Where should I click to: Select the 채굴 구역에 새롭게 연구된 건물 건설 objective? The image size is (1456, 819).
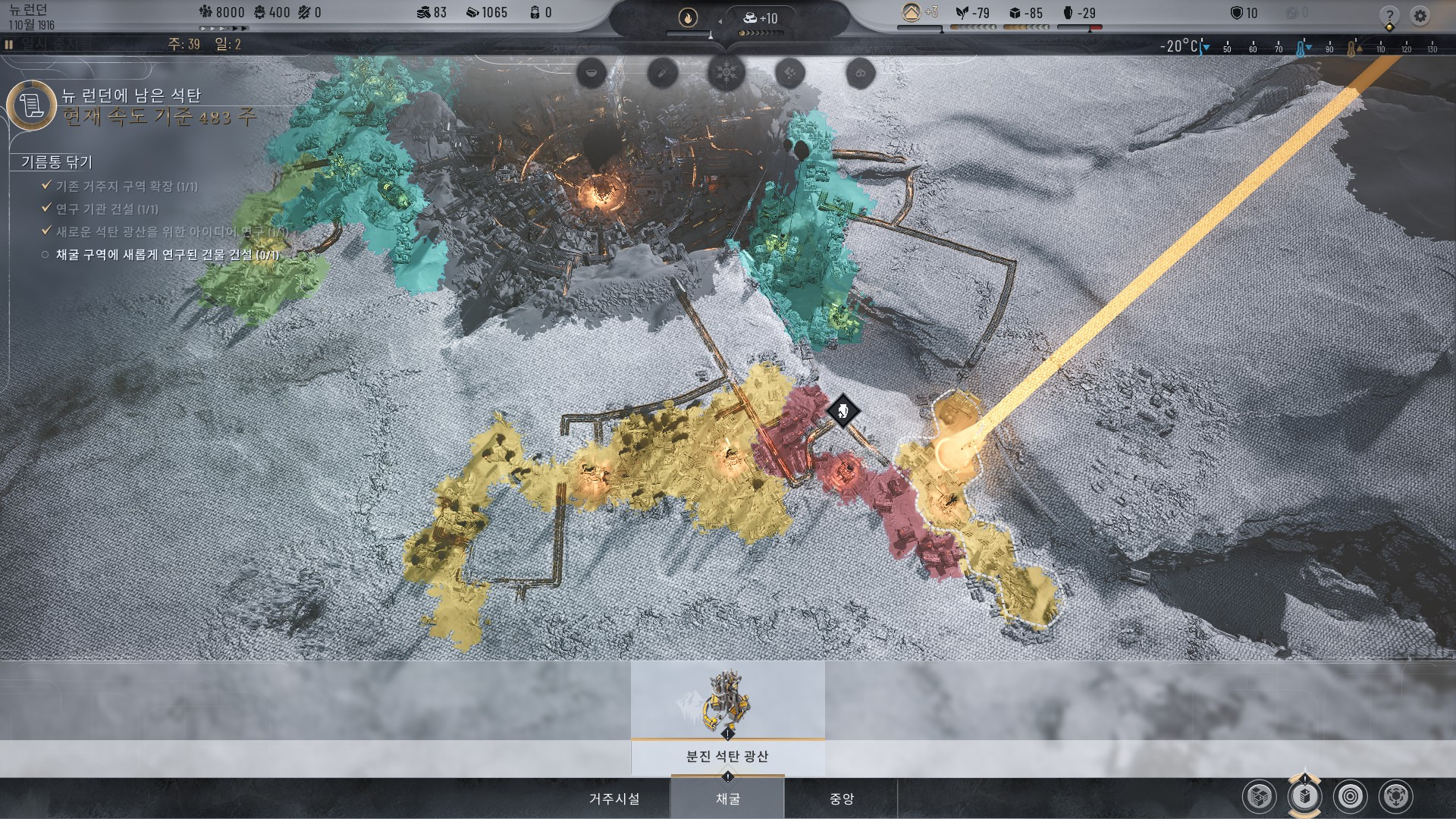(x=167, y=255)
